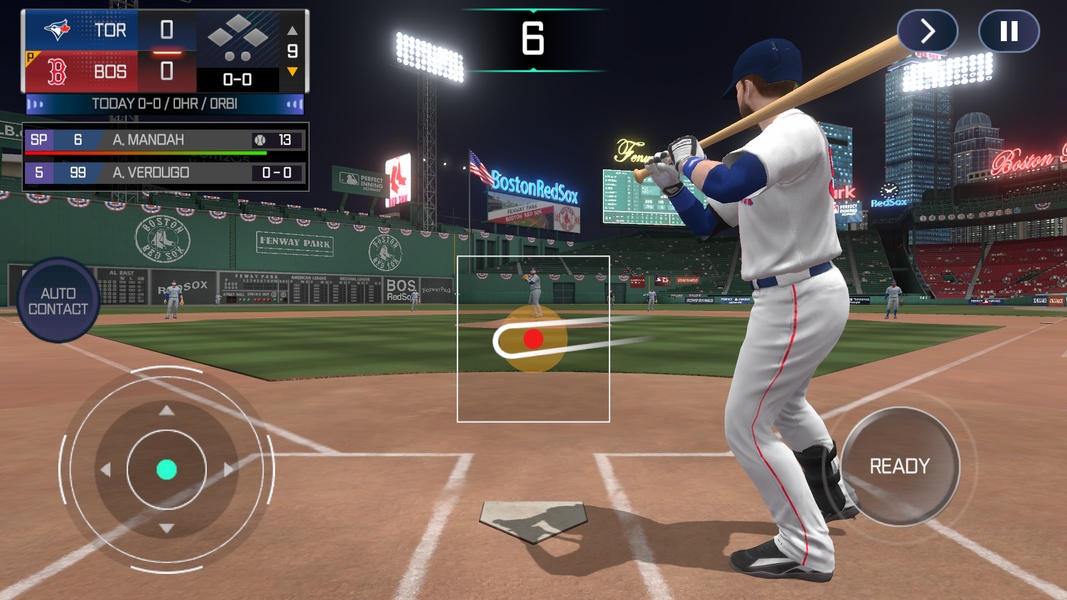Toggle the AUTO CONTACT button
Viewport: 1067px width, 600px height.
[x=58, y=301]
